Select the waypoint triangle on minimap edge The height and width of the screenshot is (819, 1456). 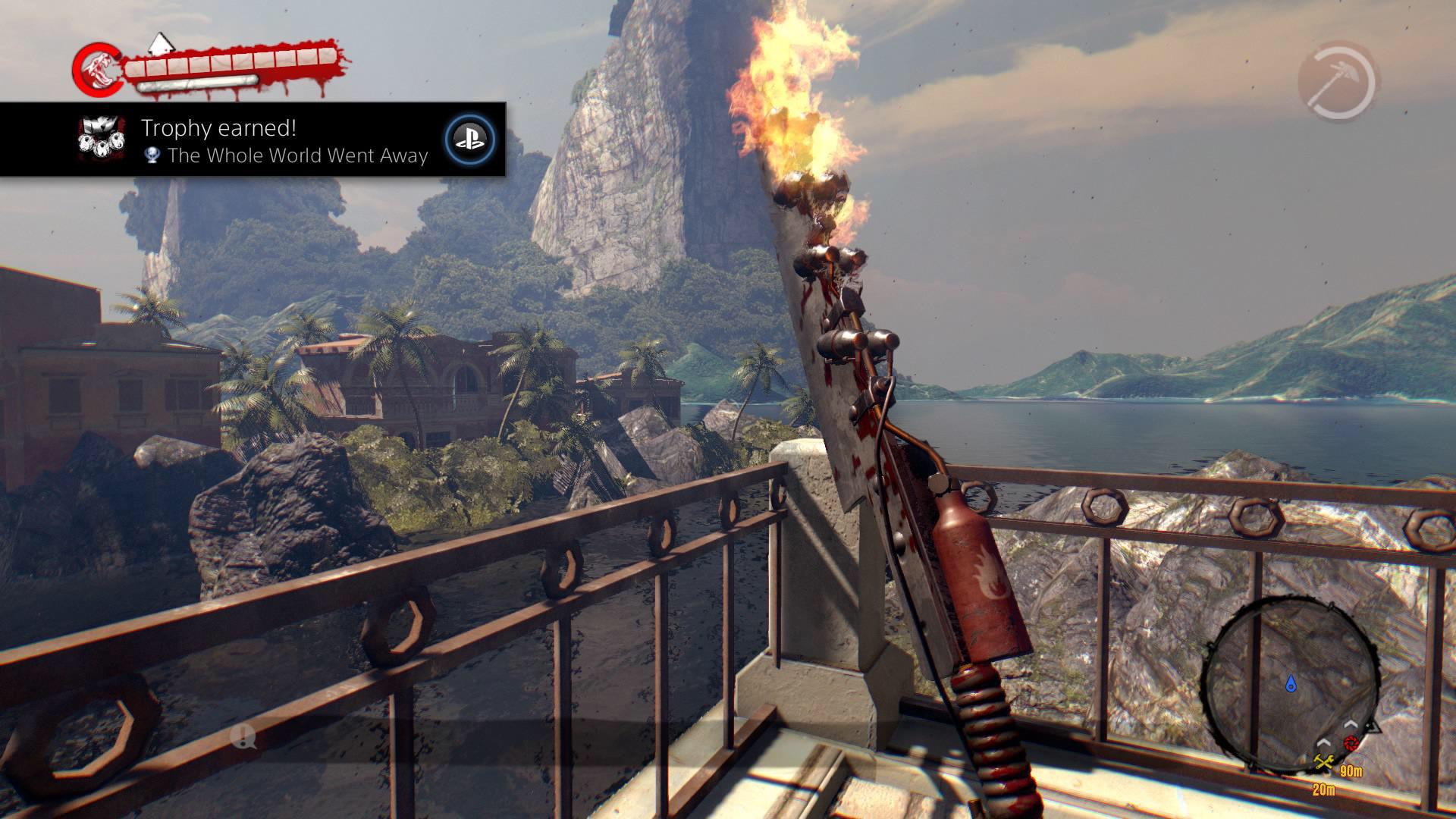pos(1373,728)
